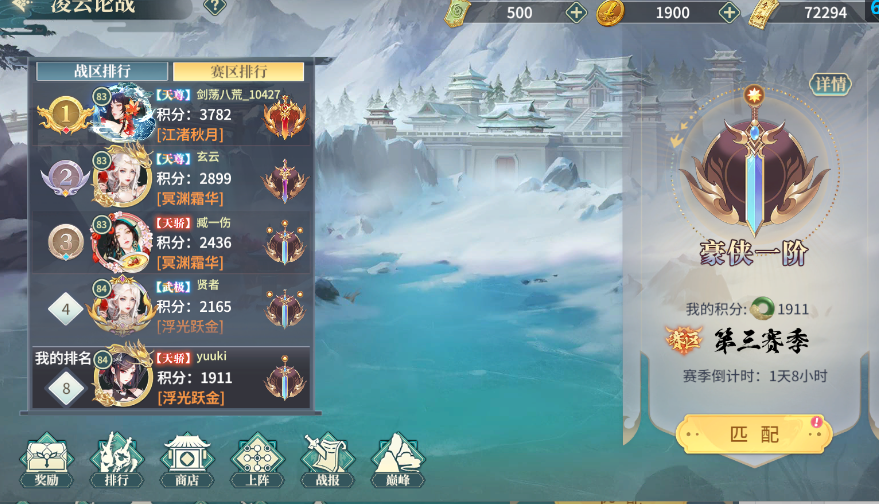View the 战报 battle reports
The height and width of the screenshot is (504, 879).
click(328, 460)
